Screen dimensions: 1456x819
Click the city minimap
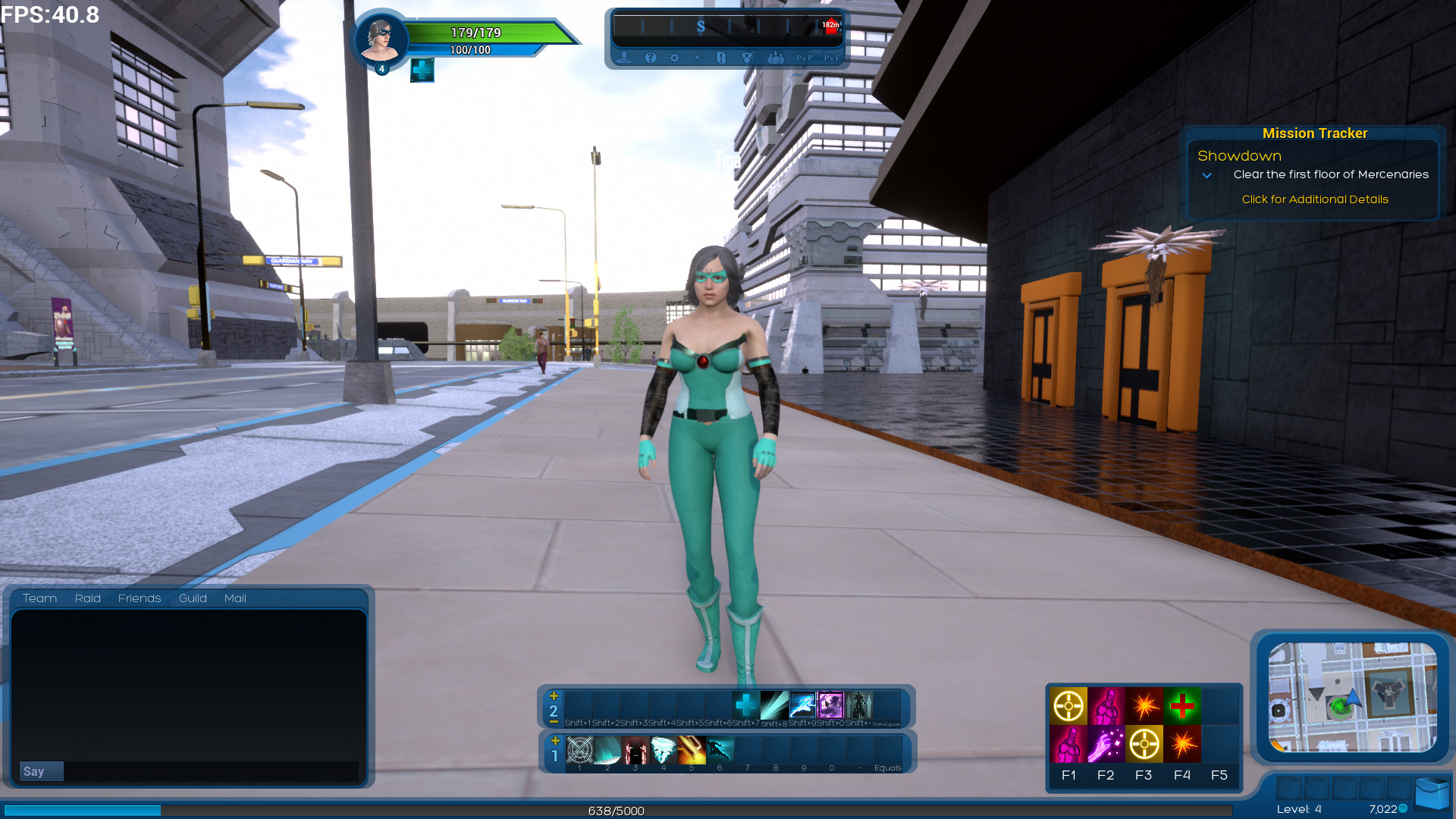(x=1352, y=697)
